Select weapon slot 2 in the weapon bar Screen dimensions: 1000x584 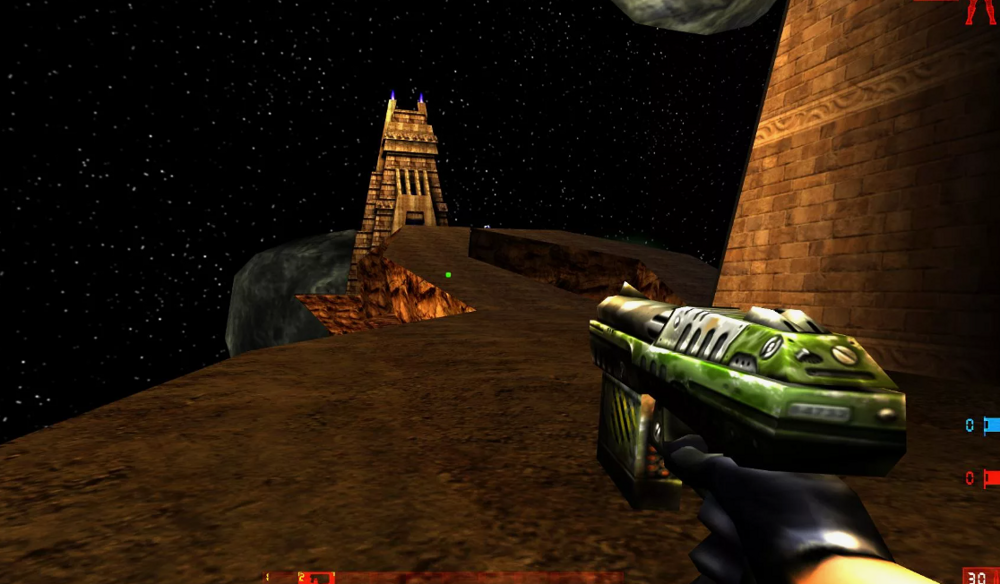click(x=314, y=578)
